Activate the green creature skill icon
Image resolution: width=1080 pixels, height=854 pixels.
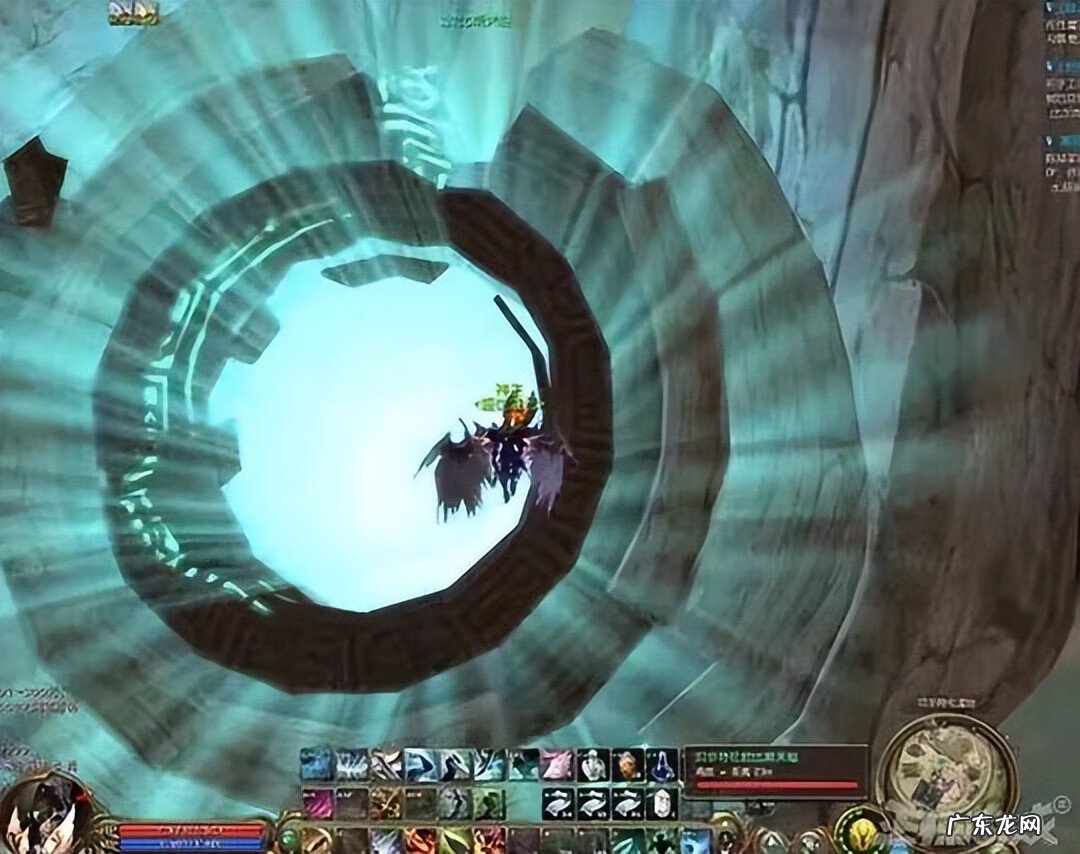(x=489, y=803)
